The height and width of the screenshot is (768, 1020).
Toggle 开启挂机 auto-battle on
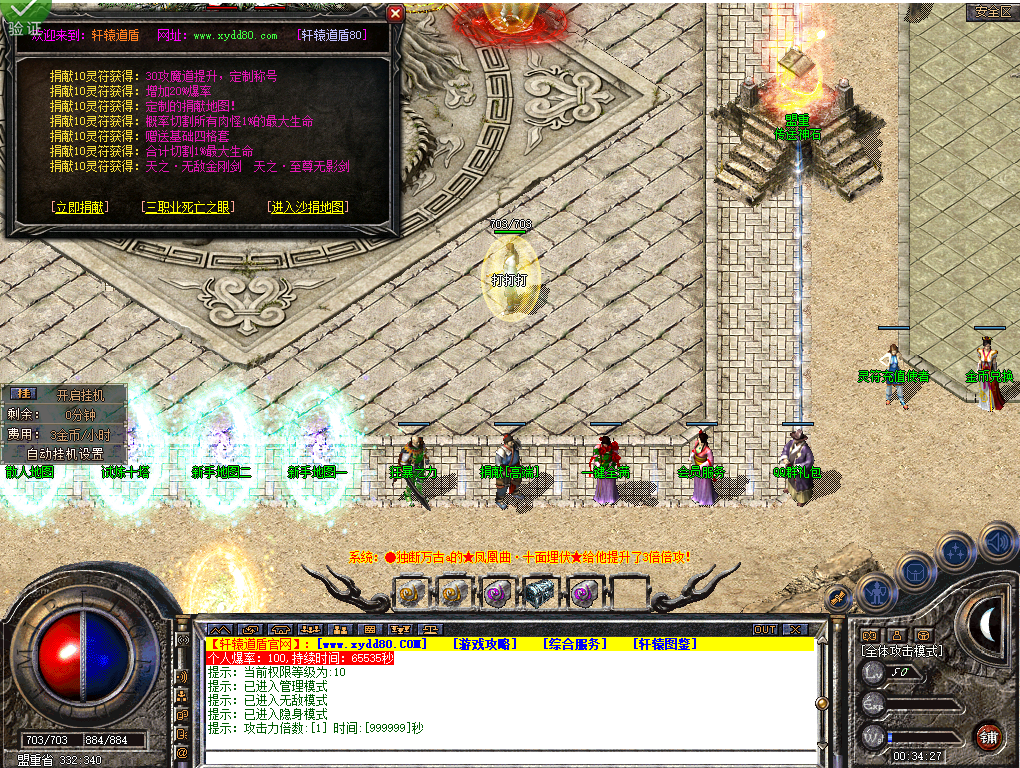click(78, 394)
